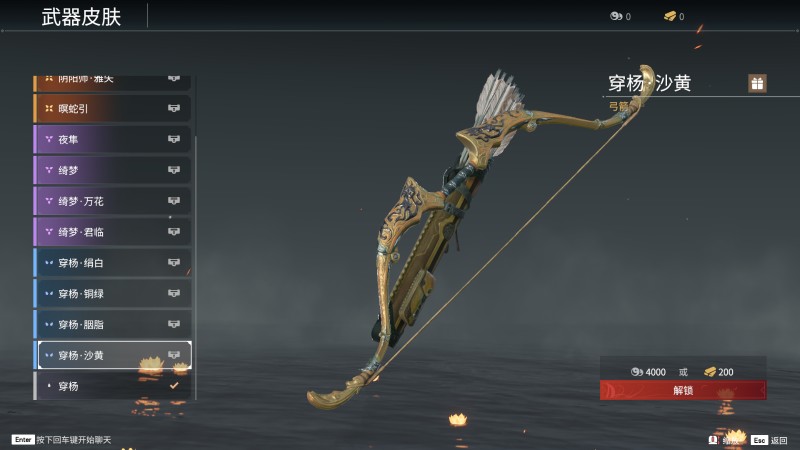The height and width of the screenshot is (450, 800).
Task: Click the red 解锁 unlock button
Action: pos(683,390)
